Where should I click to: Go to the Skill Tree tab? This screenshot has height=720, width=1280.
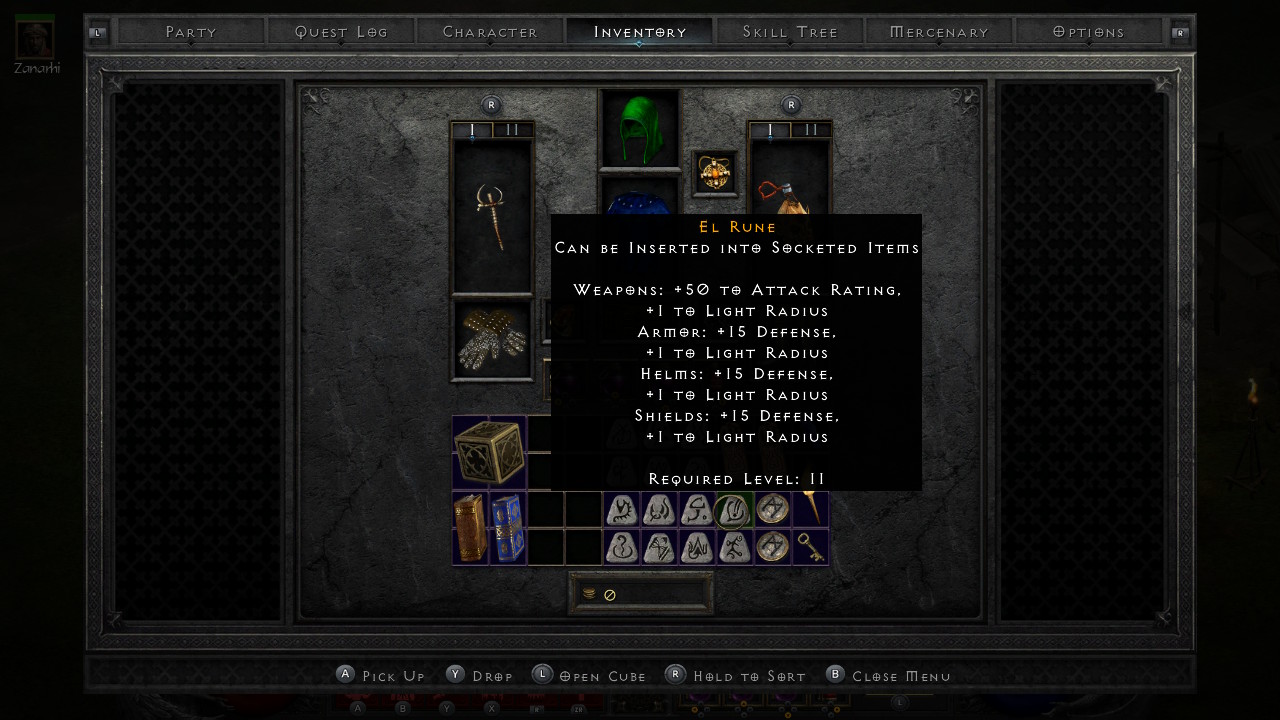click(x=790, y=32)
